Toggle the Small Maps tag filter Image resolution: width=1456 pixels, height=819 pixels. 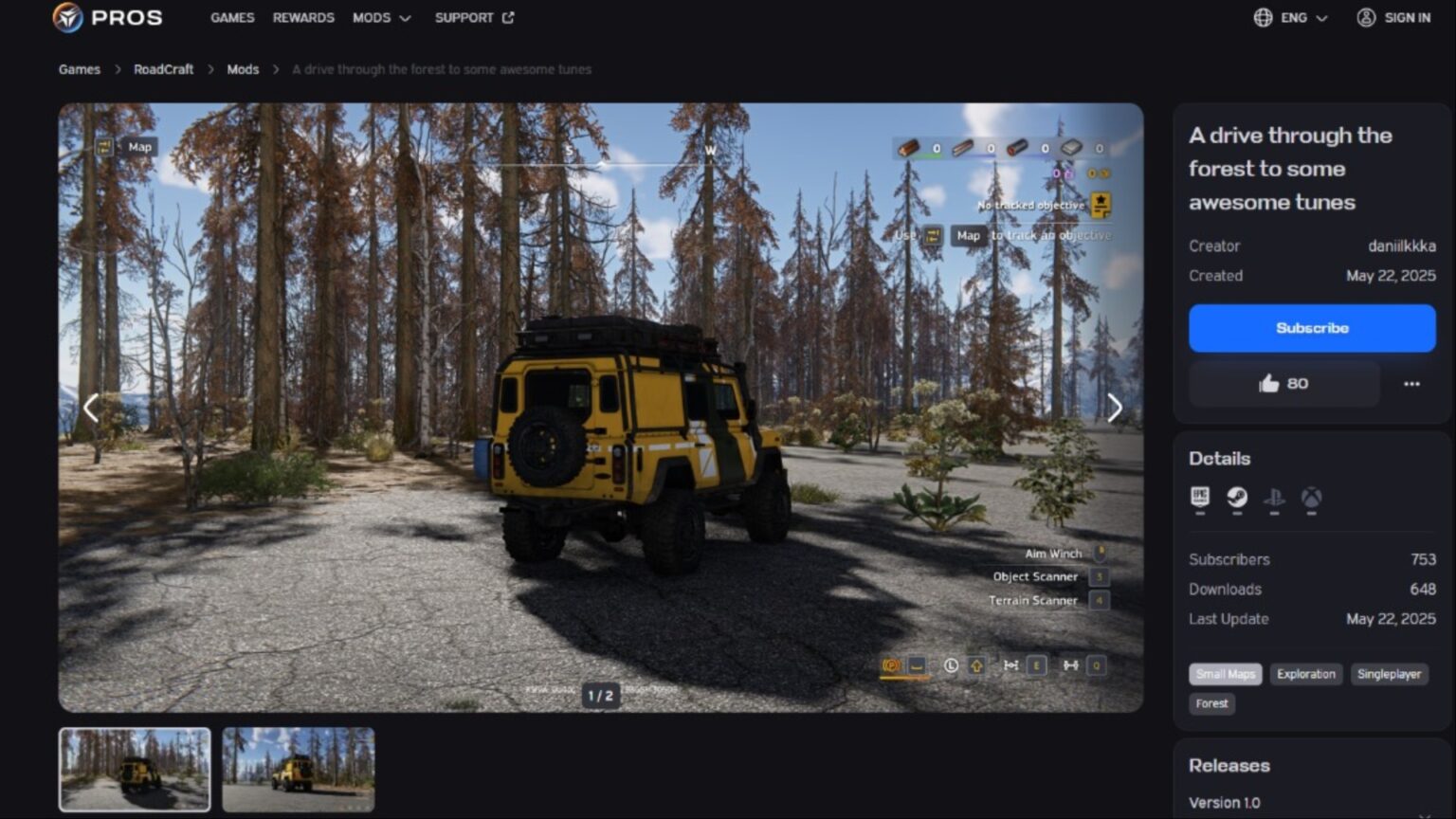[1225, 674]
